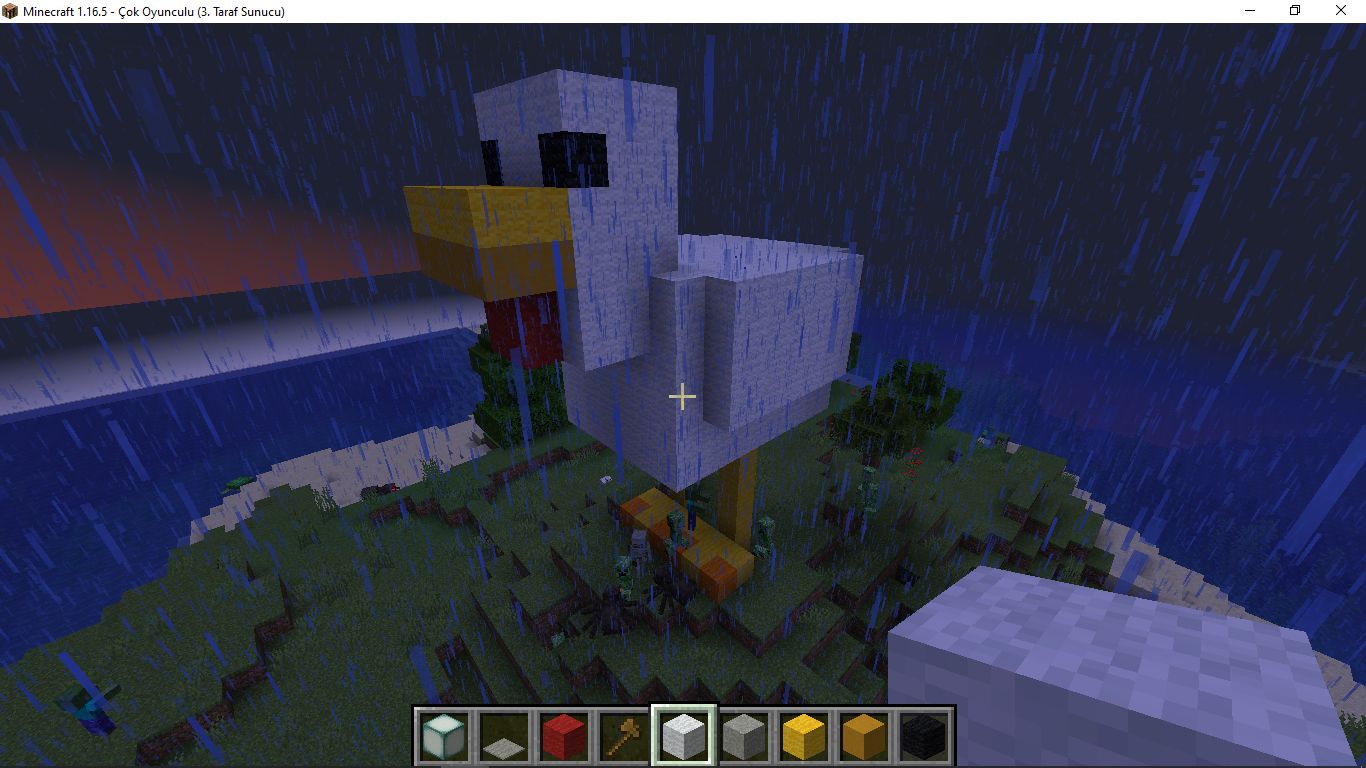The width and height of the screenshot is (1366, 768).
Task: Click the crosshair at screen center
Action: click(683, 397)
